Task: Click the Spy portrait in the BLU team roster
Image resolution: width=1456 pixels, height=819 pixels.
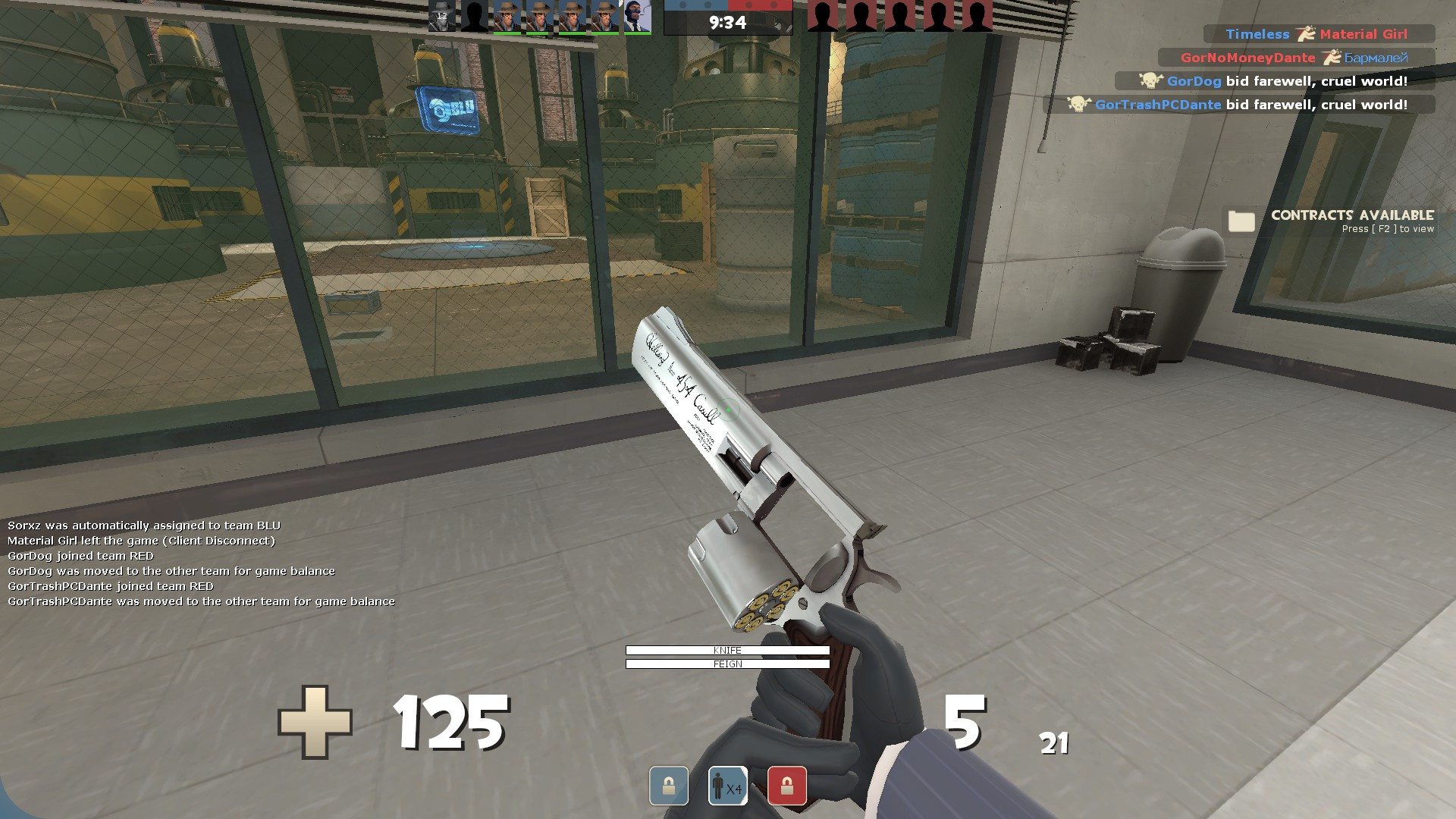Action: (x=637, y=17)
